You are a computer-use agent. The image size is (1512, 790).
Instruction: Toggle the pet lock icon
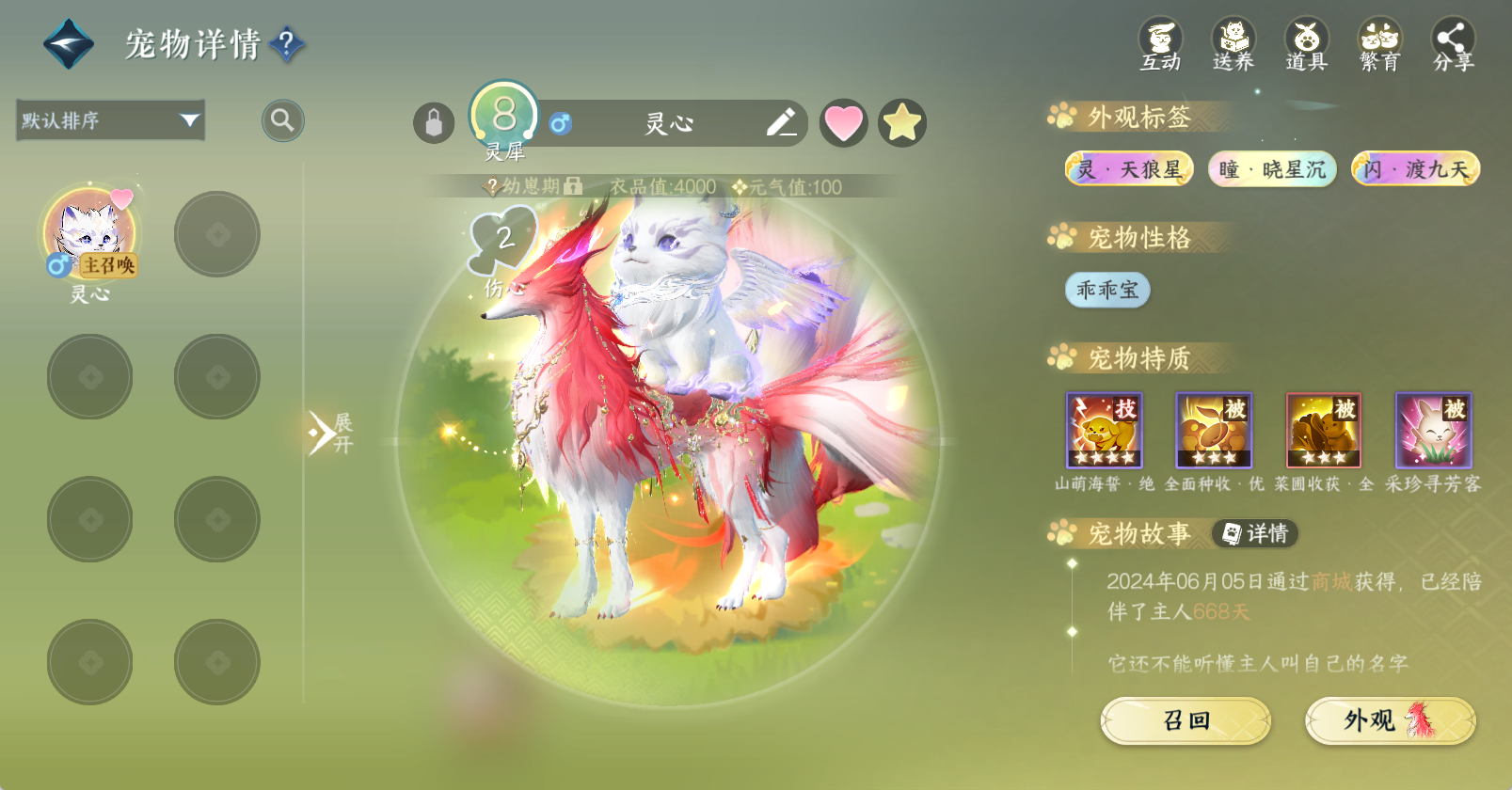434,123
